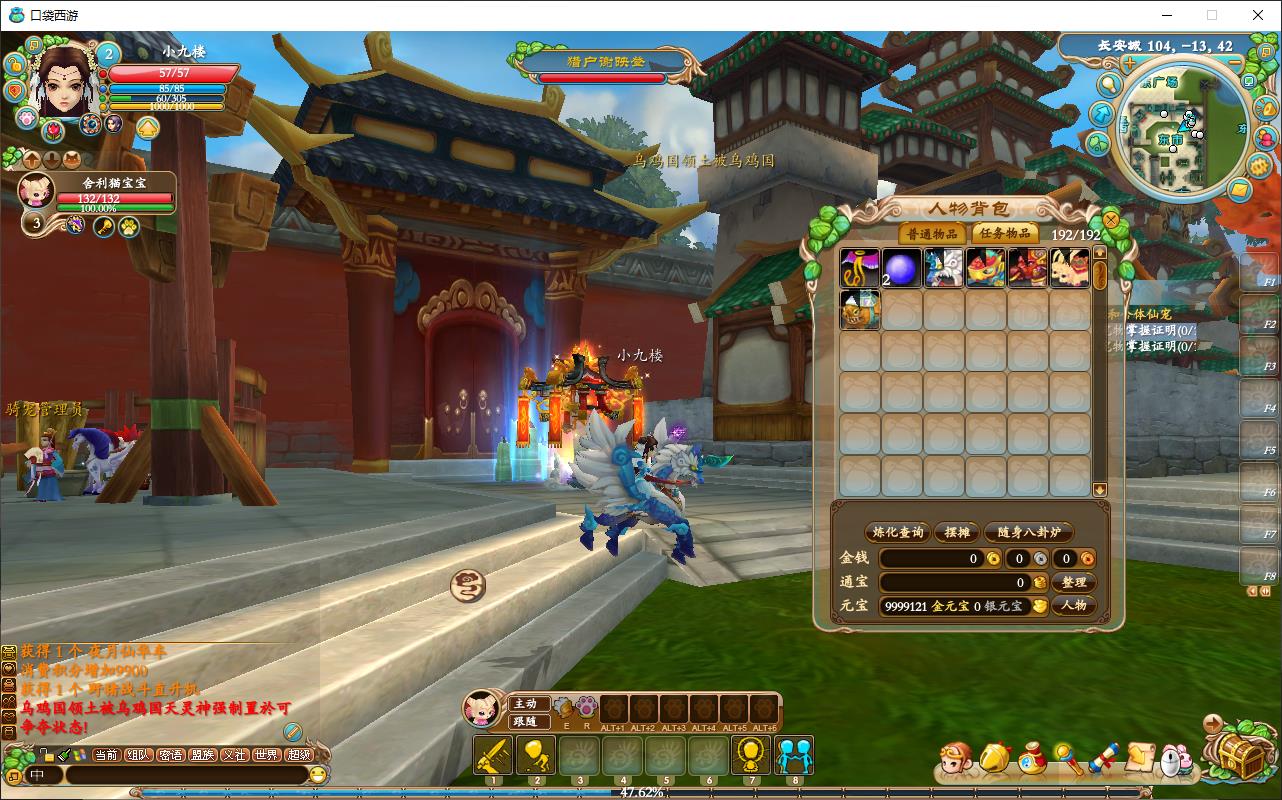Select the 世界 chat channel

point(266,755)
